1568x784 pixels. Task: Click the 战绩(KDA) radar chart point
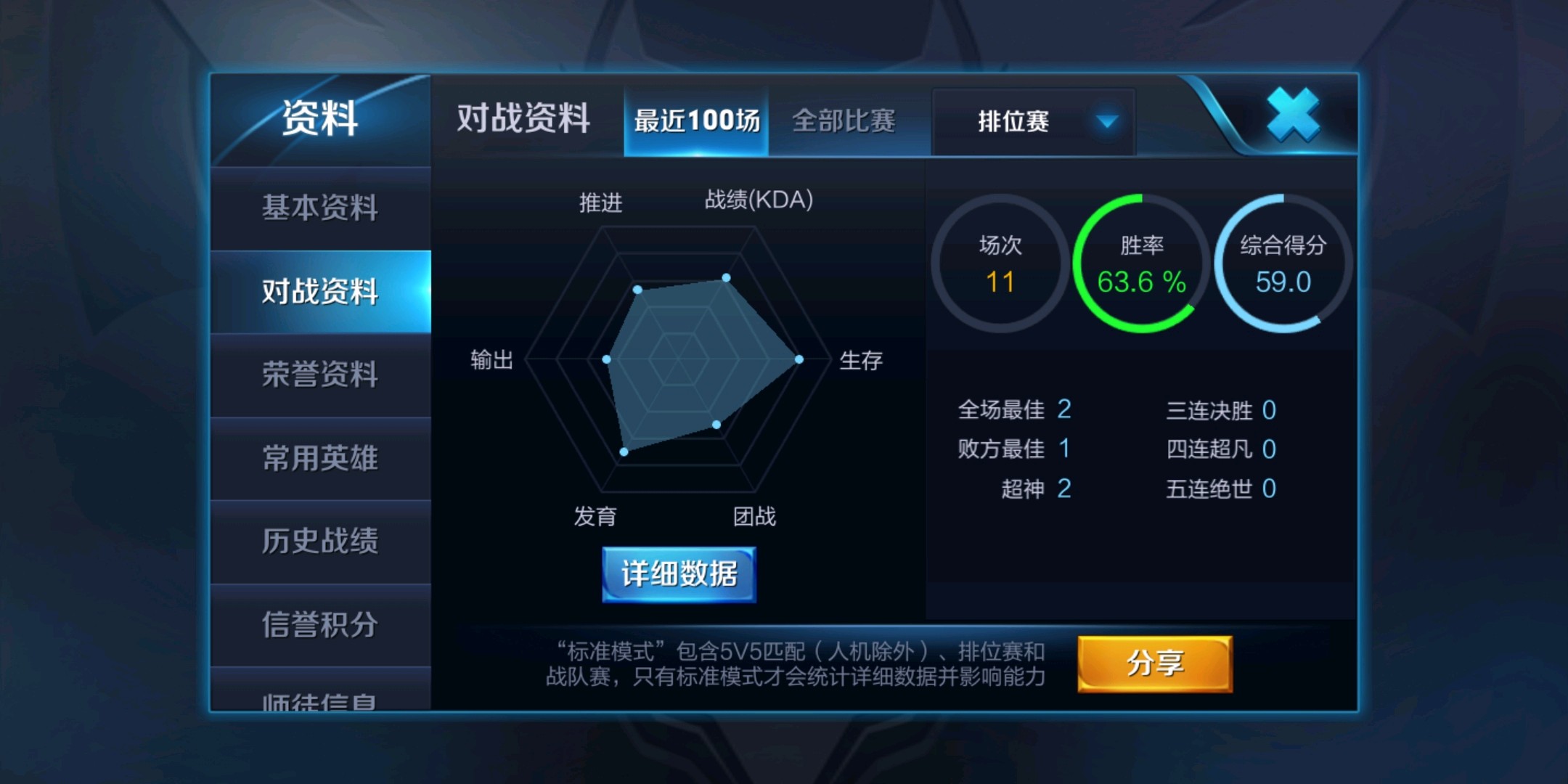coord(725,277)
